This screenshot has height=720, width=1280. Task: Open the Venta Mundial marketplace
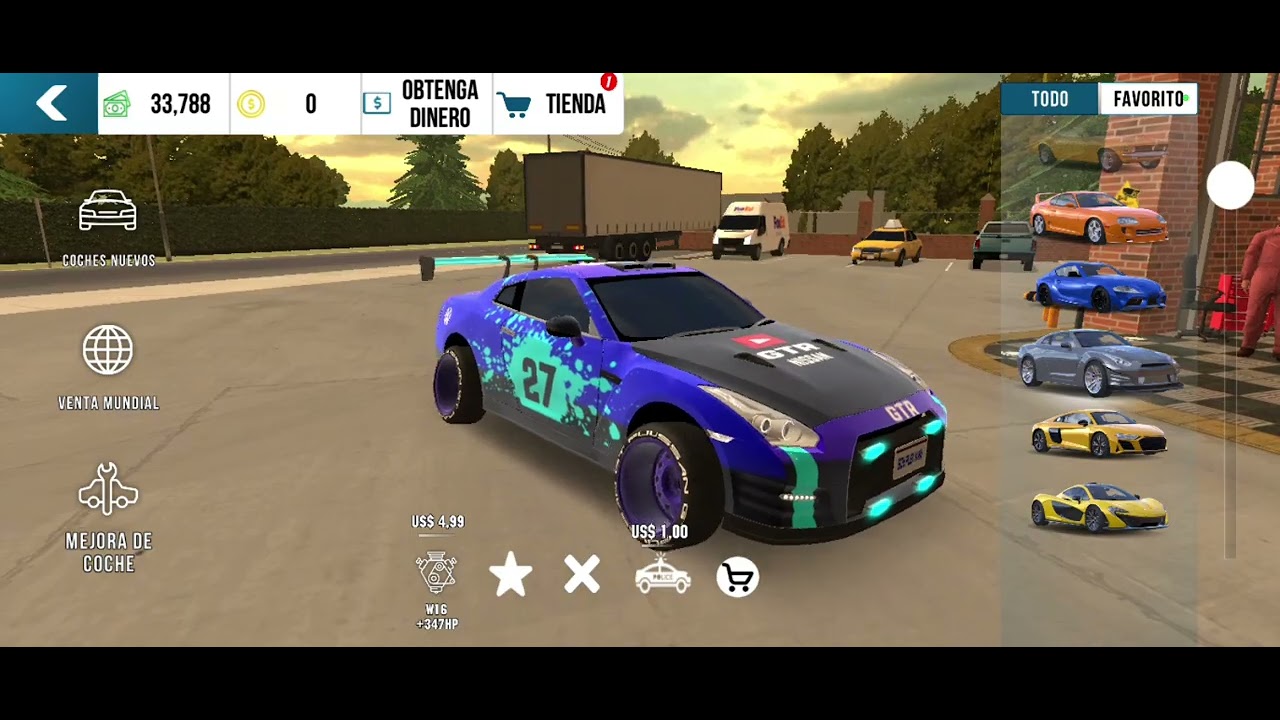click(108, 367)
